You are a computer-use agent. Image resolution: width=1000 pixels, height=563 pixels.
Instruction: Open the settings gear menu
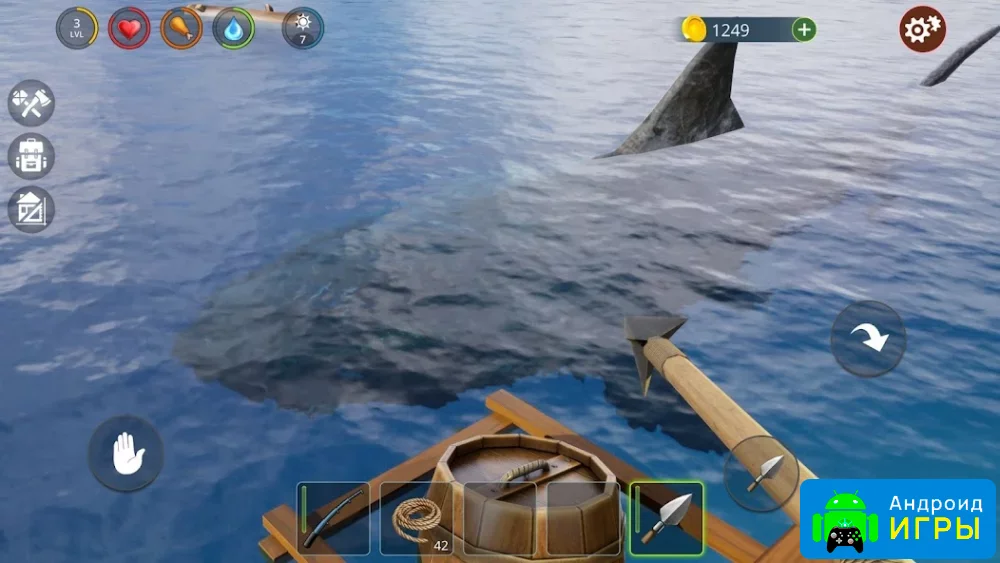point(922,29)
